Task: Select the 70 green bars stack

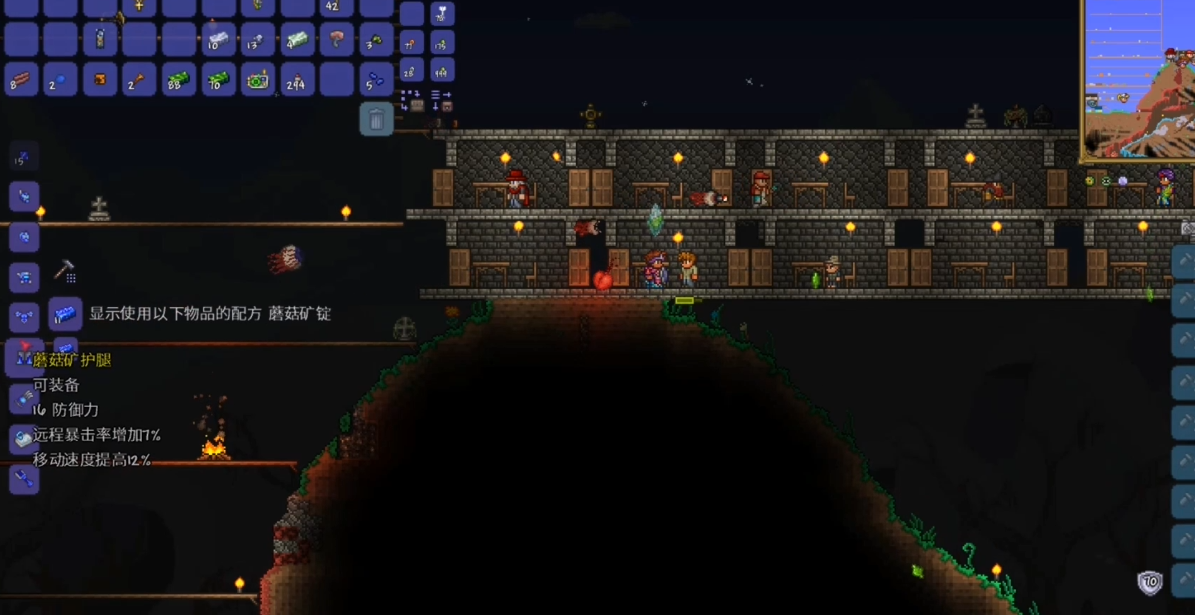Action: tap(218, 79)
